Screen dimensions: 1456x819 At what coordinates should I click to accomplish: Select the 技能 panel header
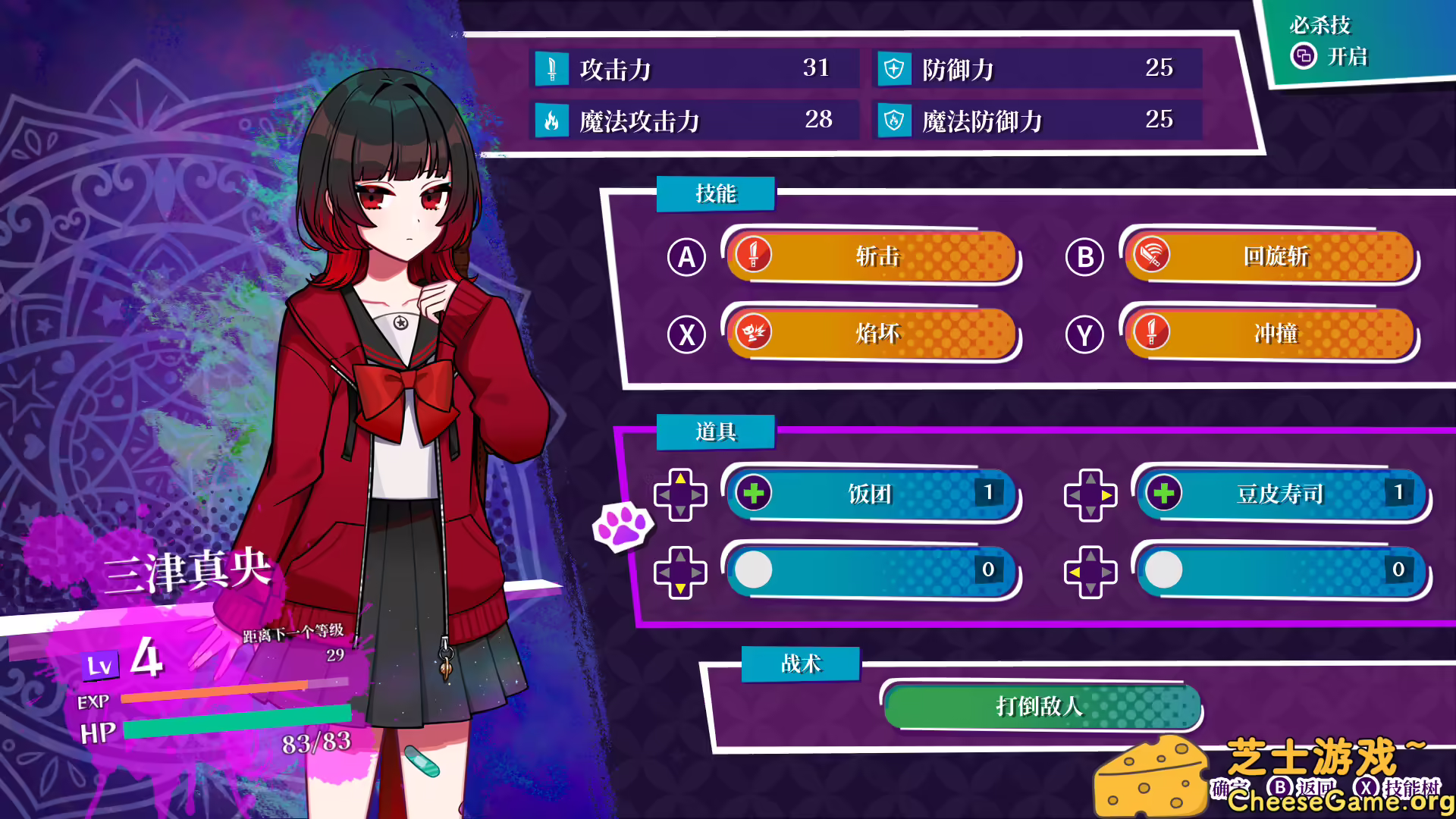click(715, 193)
